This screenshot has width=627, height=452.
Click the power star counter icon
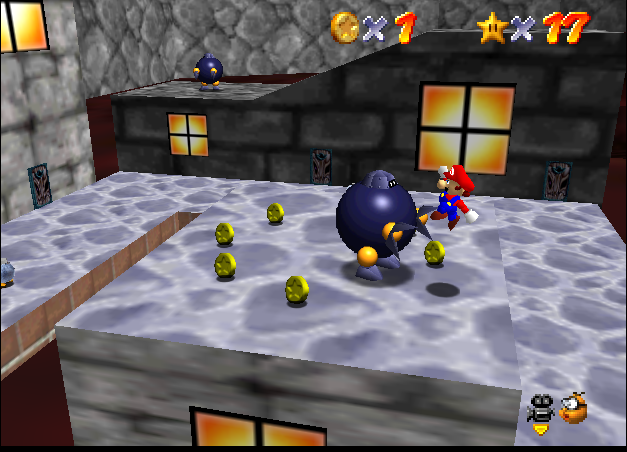[x=493, y=27]
